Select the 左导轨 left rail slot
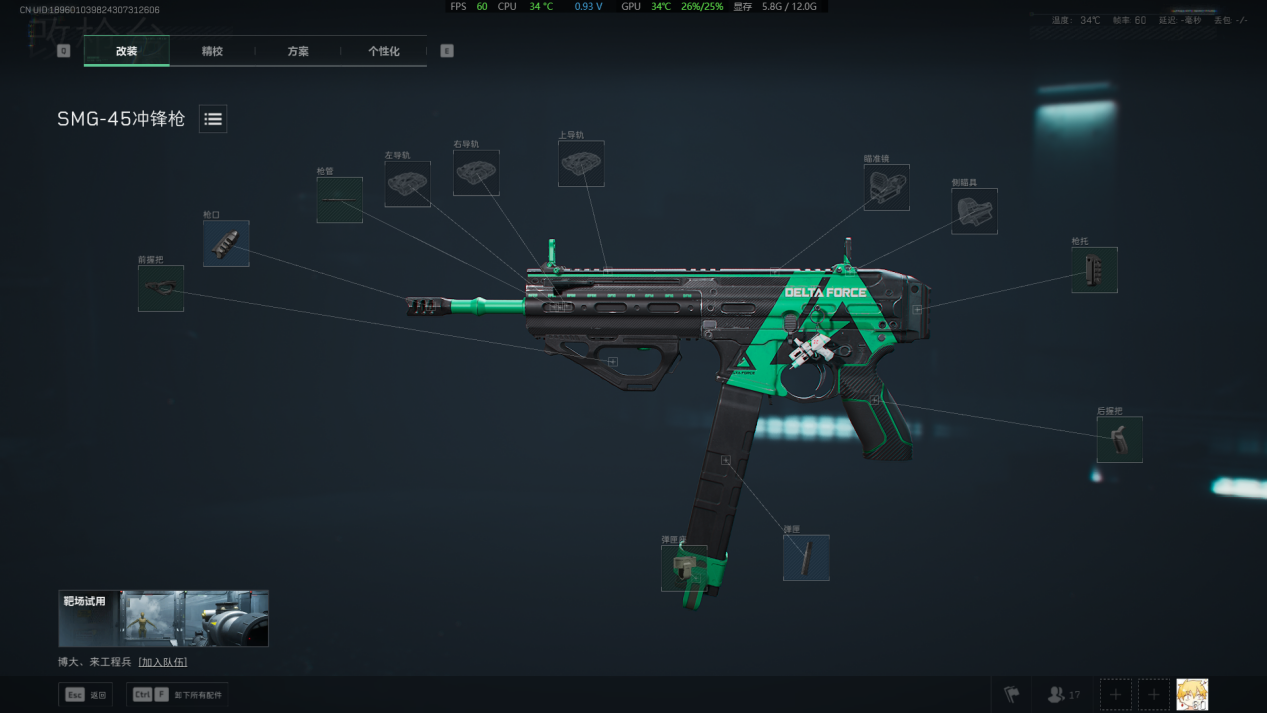This screenshot has width=1267, height=713. pos(408,184)
